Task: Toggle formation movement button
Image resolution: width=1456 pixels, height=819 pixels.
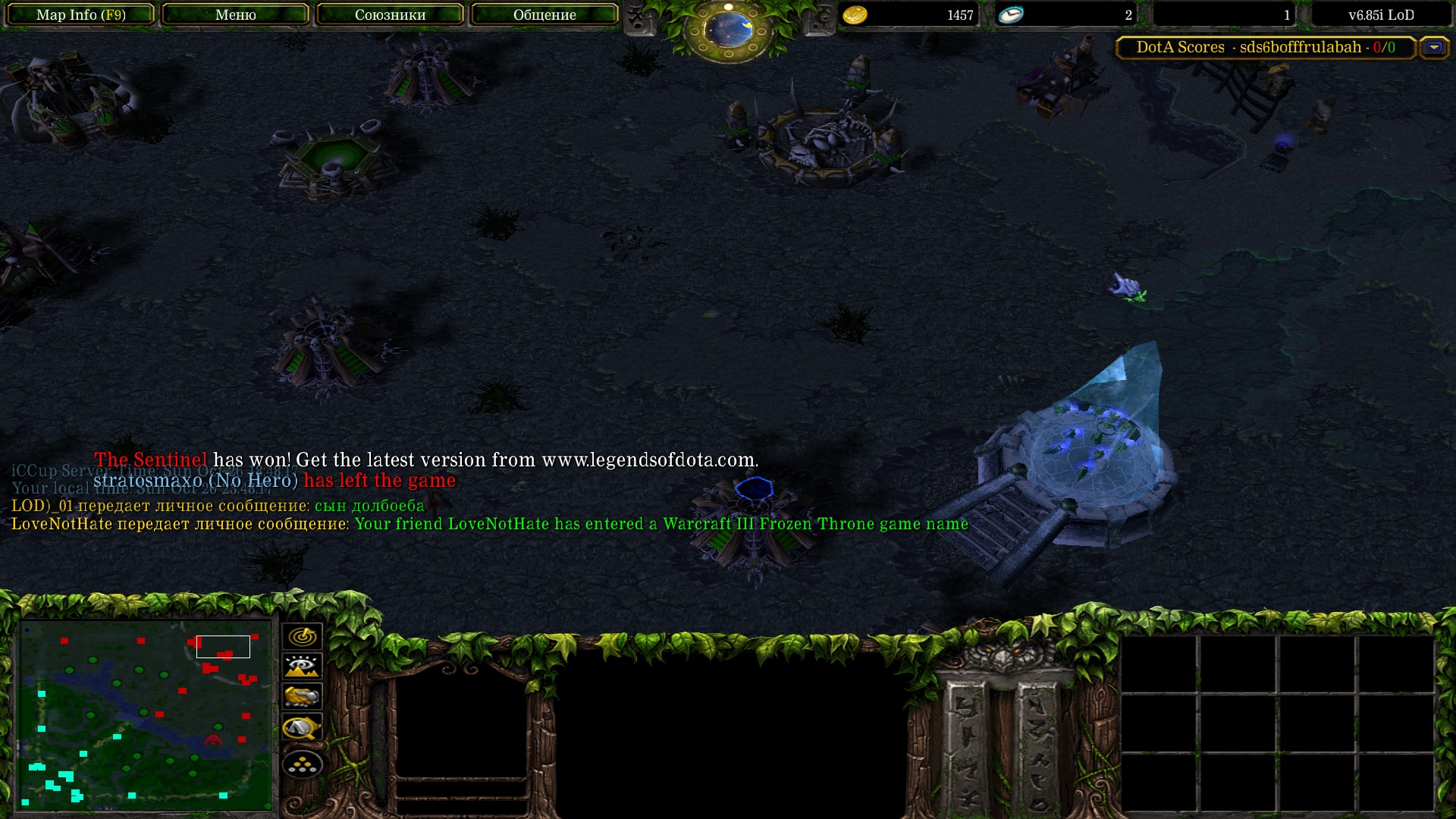Action: tap(302, 764)
